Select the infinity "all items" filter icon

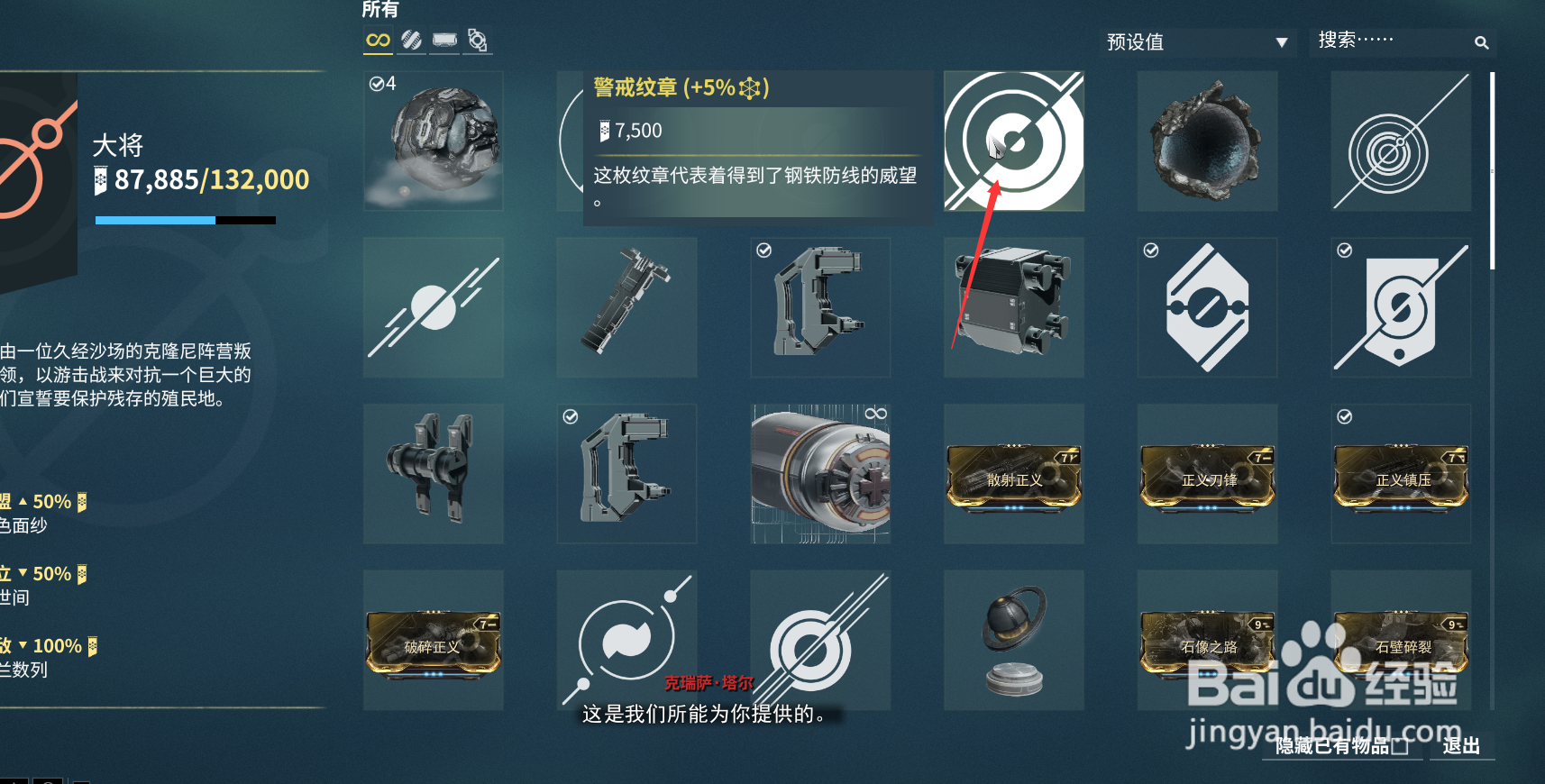click(x=377, y=41)
